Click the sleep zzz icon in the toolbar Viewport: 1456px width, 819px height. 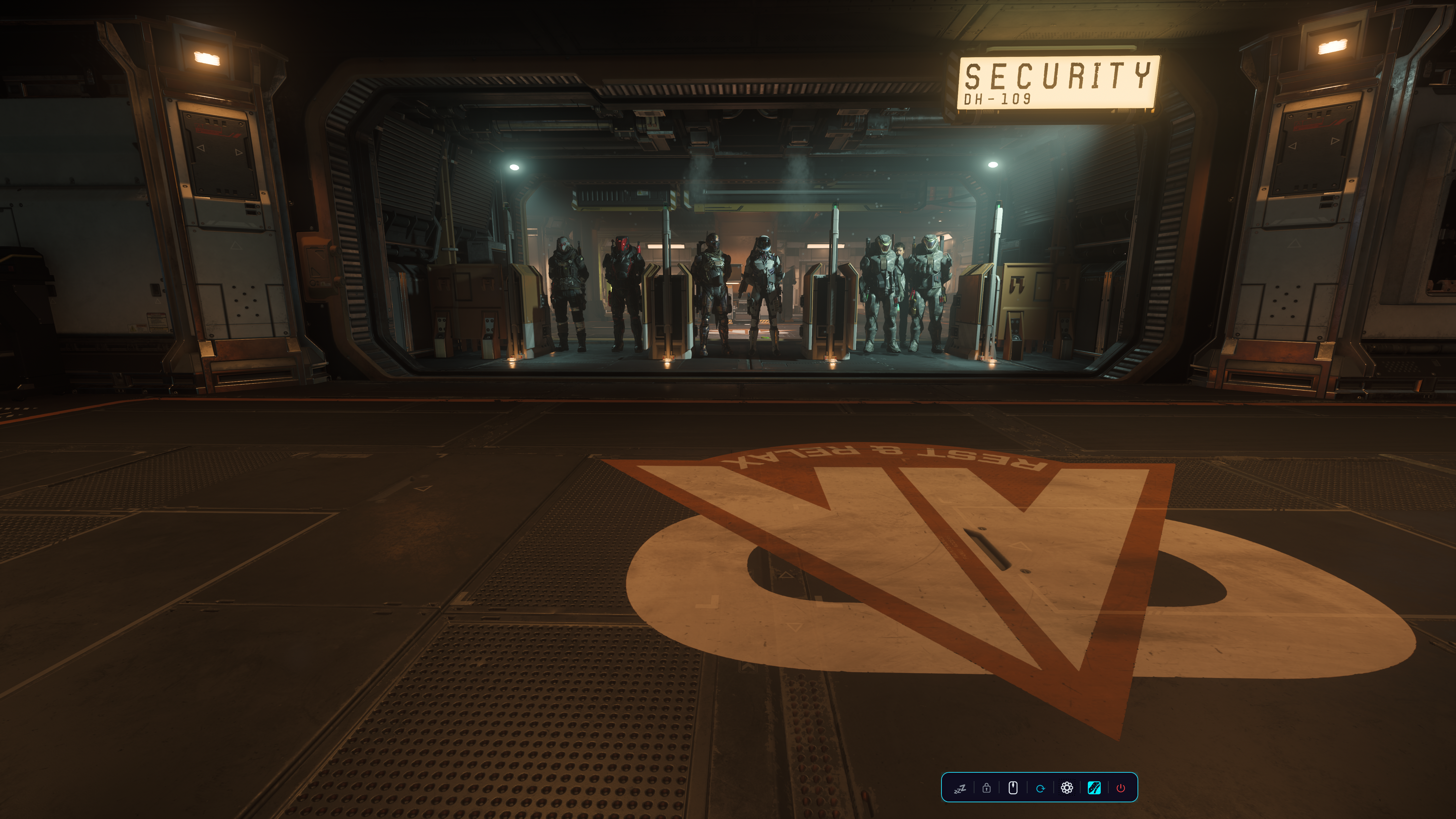(x=960, y=788)
